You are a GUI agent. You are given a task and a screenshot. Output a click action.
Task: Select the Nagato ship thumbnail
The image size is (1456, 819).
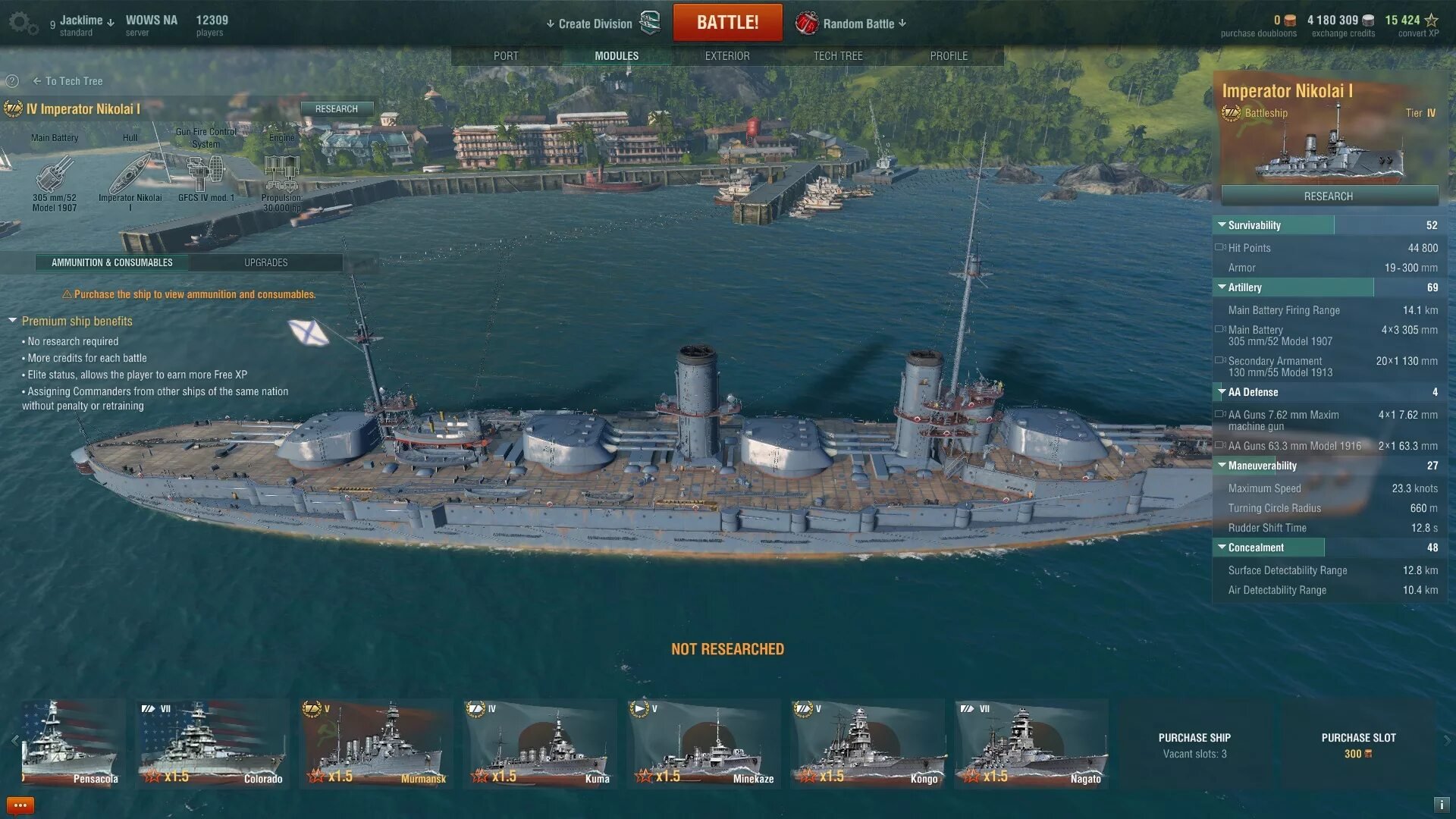(1031, 743)
